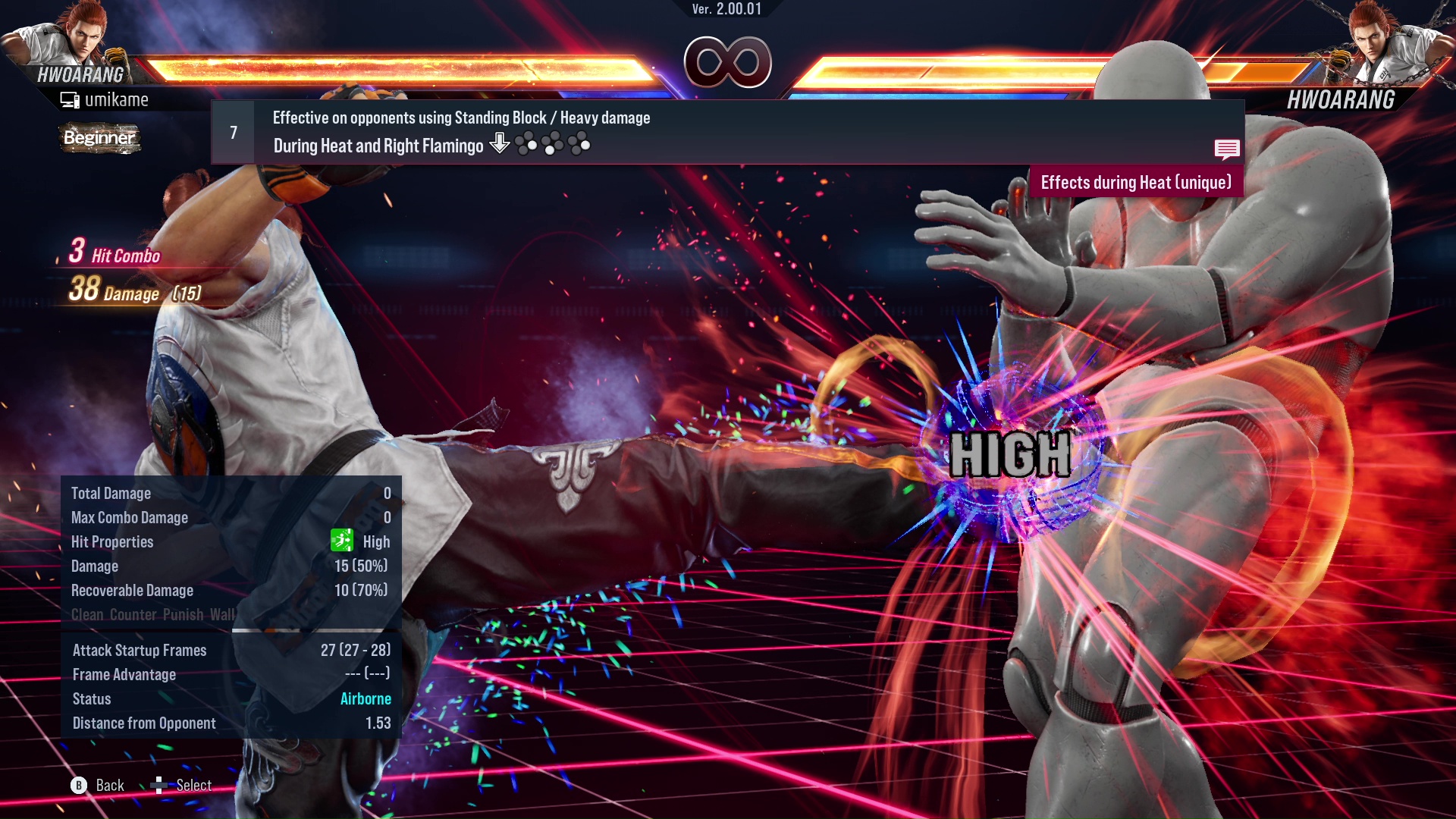The image size is (1456, 819).
Task: Click the infinity round timer symbol
Action: point(728,63)
